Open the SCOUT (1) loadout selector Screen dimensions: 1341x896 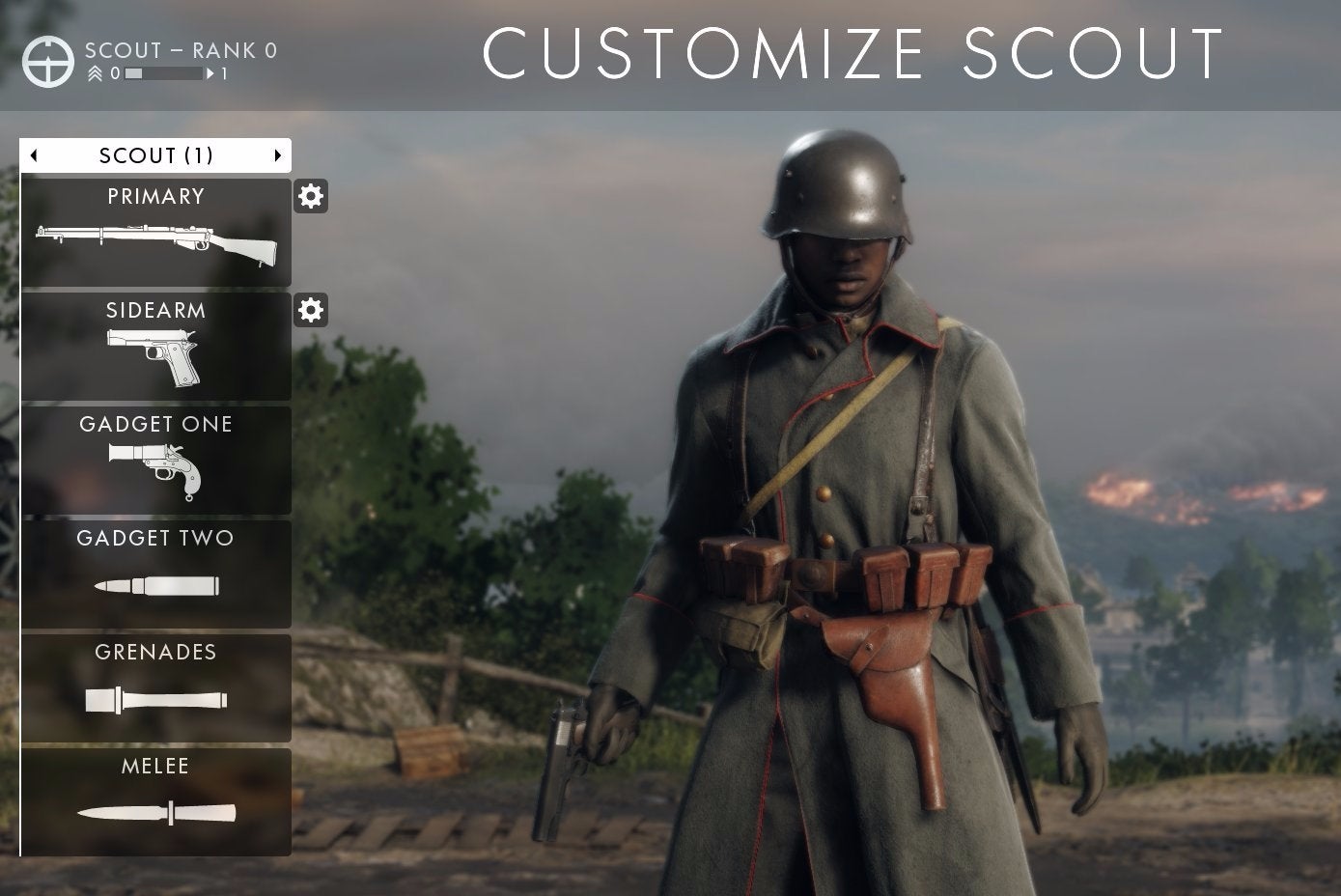154,154
